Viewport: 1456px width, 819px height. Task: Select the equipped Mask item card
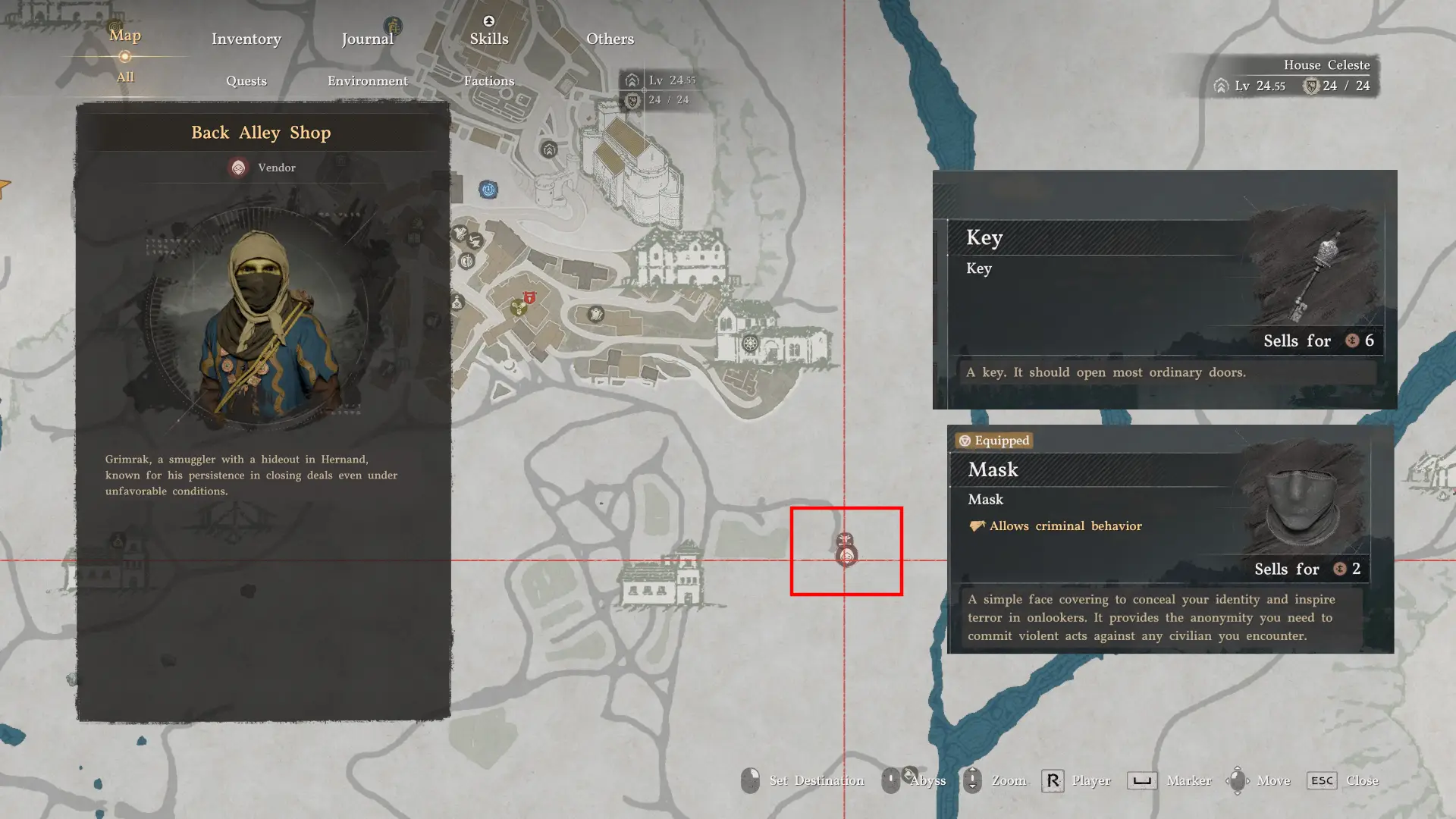click(1170, 538)
